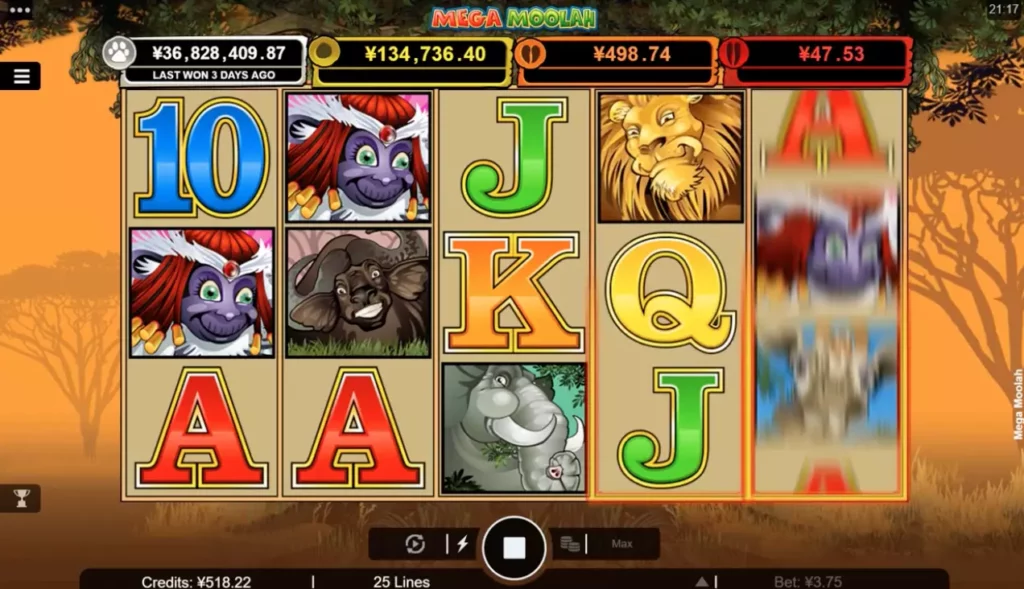Viewport: 1024px width, 589px height.
Task: Open the hamburger game menu
Action: point(20,76)
